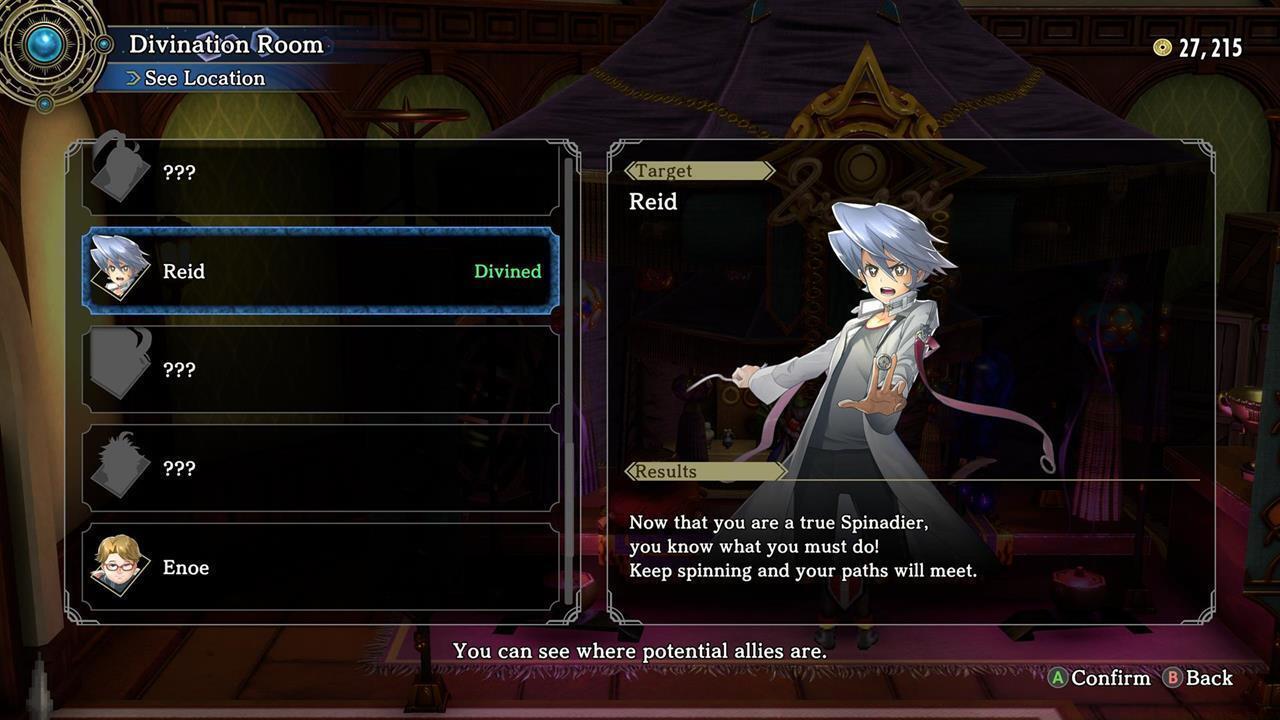Click the topmost ??? silhouette icon
Image resolution: width=1280 pixels, height=720 pixels.
[117, 170]
